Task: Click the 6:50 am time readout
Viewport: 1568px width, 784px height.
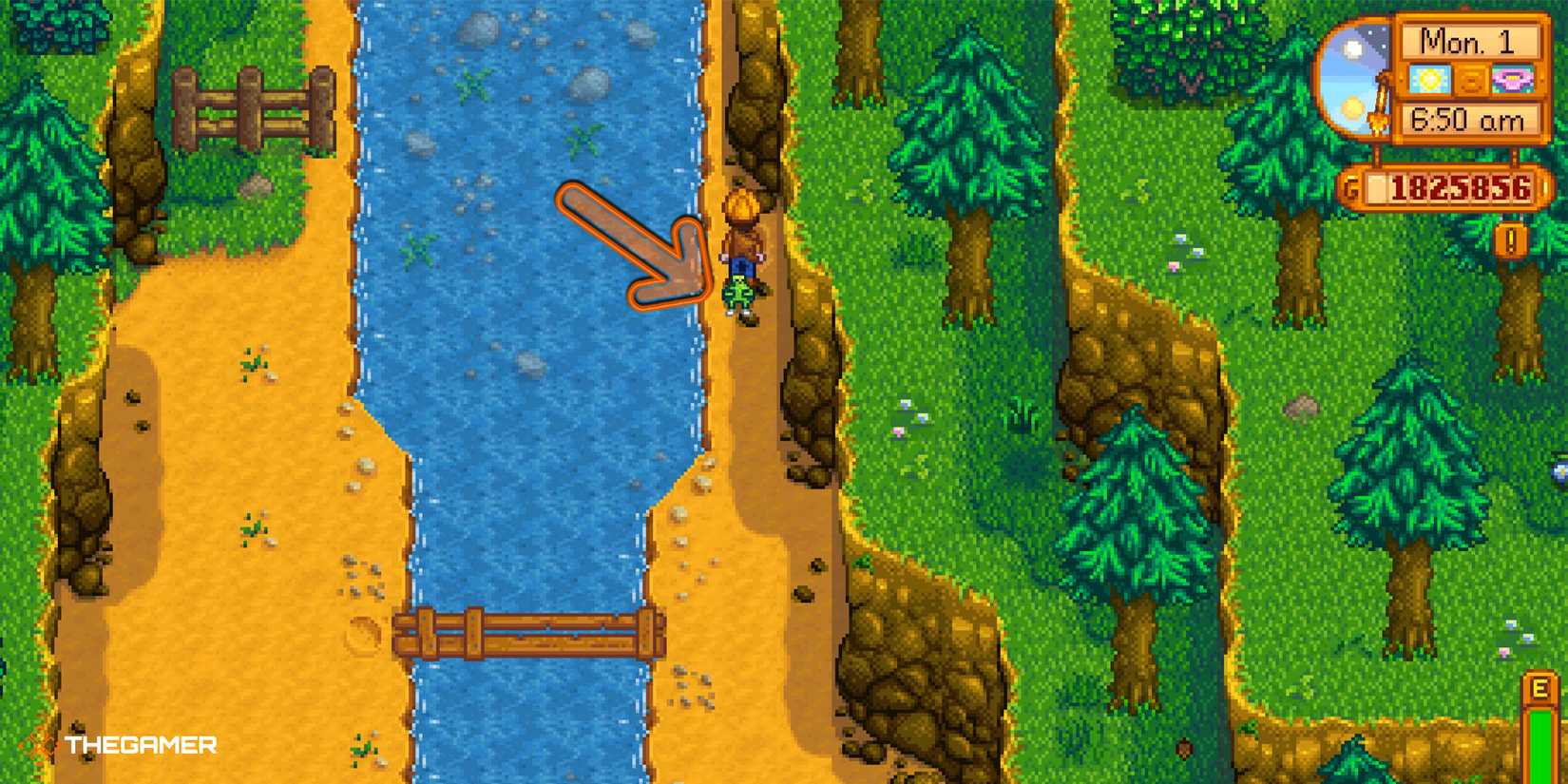Action: (1466, 120)
